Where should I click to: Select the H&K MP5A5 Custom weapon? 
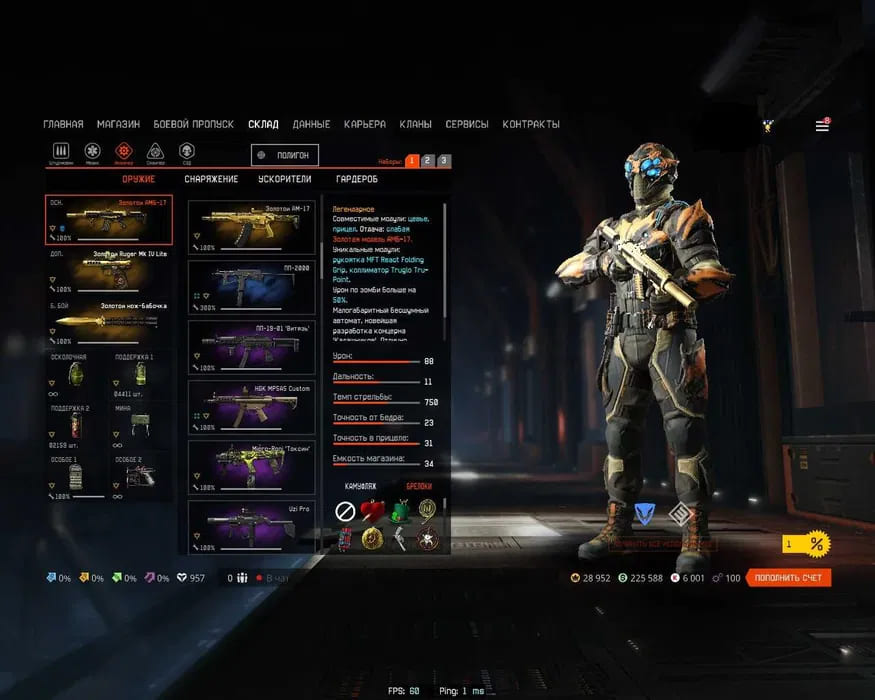click(252, 404)
